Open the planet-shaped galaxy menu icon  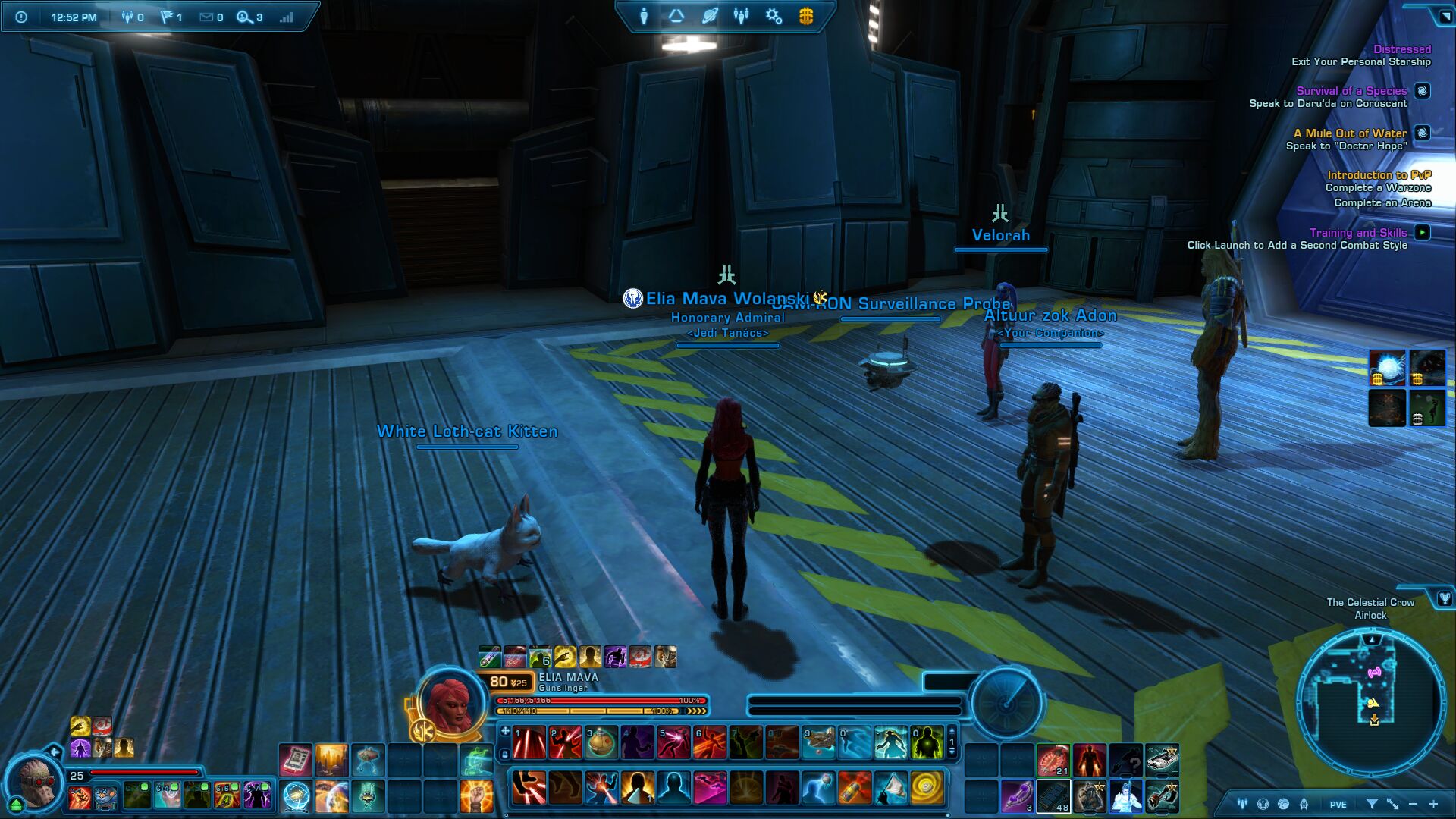[709, 16]
